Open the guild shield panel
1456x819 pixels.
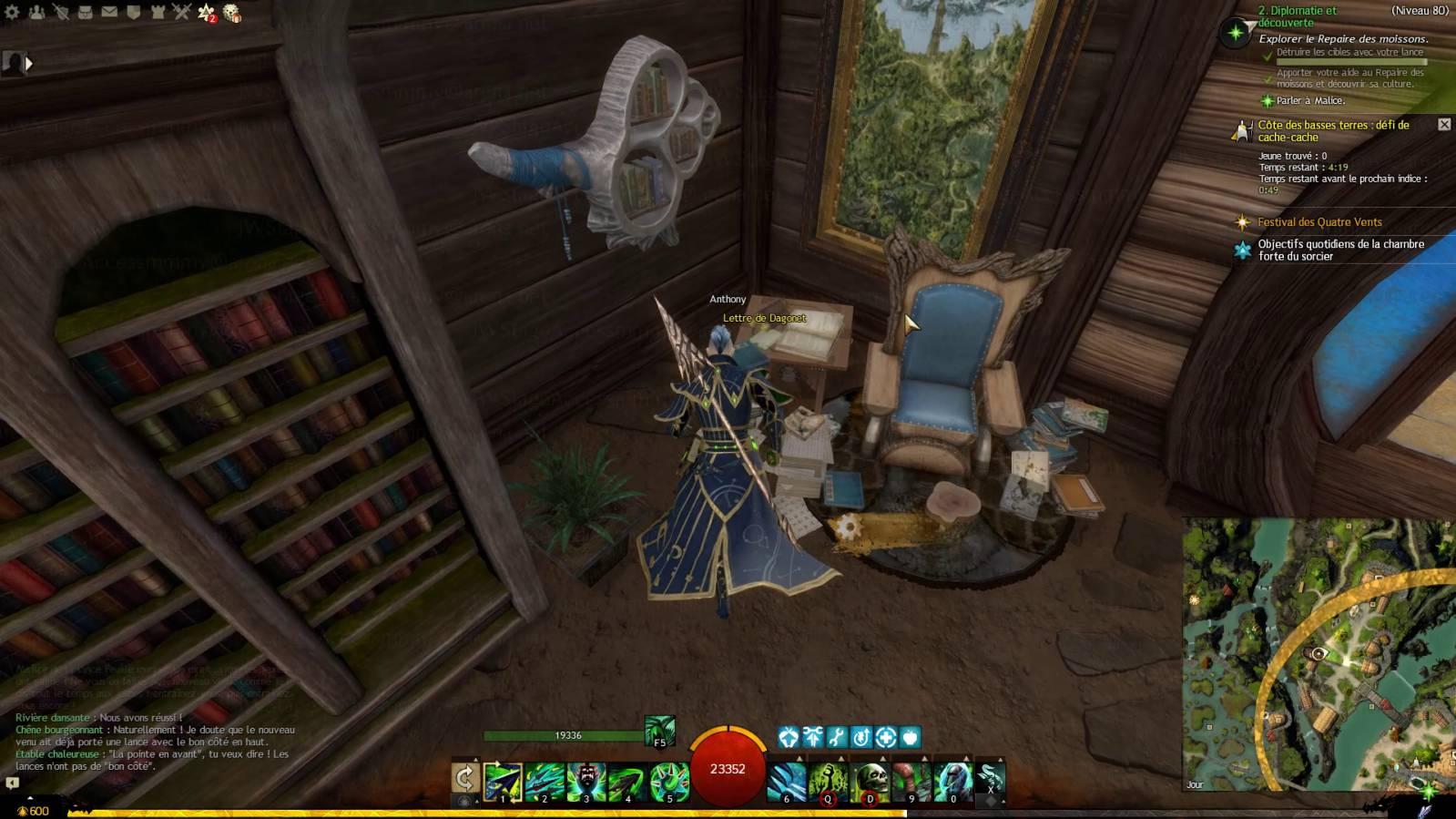(x=133, y=13)
